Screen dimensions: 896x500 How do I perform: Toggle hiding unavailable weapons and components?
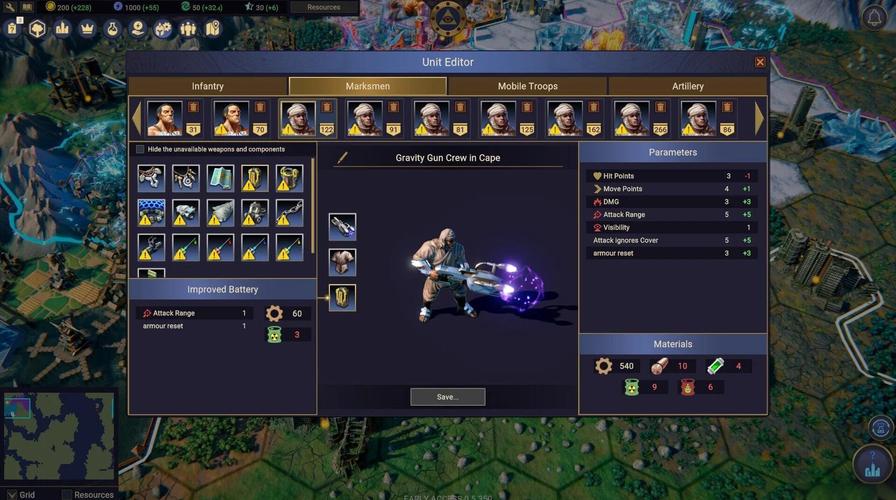[x=140, y=150]
